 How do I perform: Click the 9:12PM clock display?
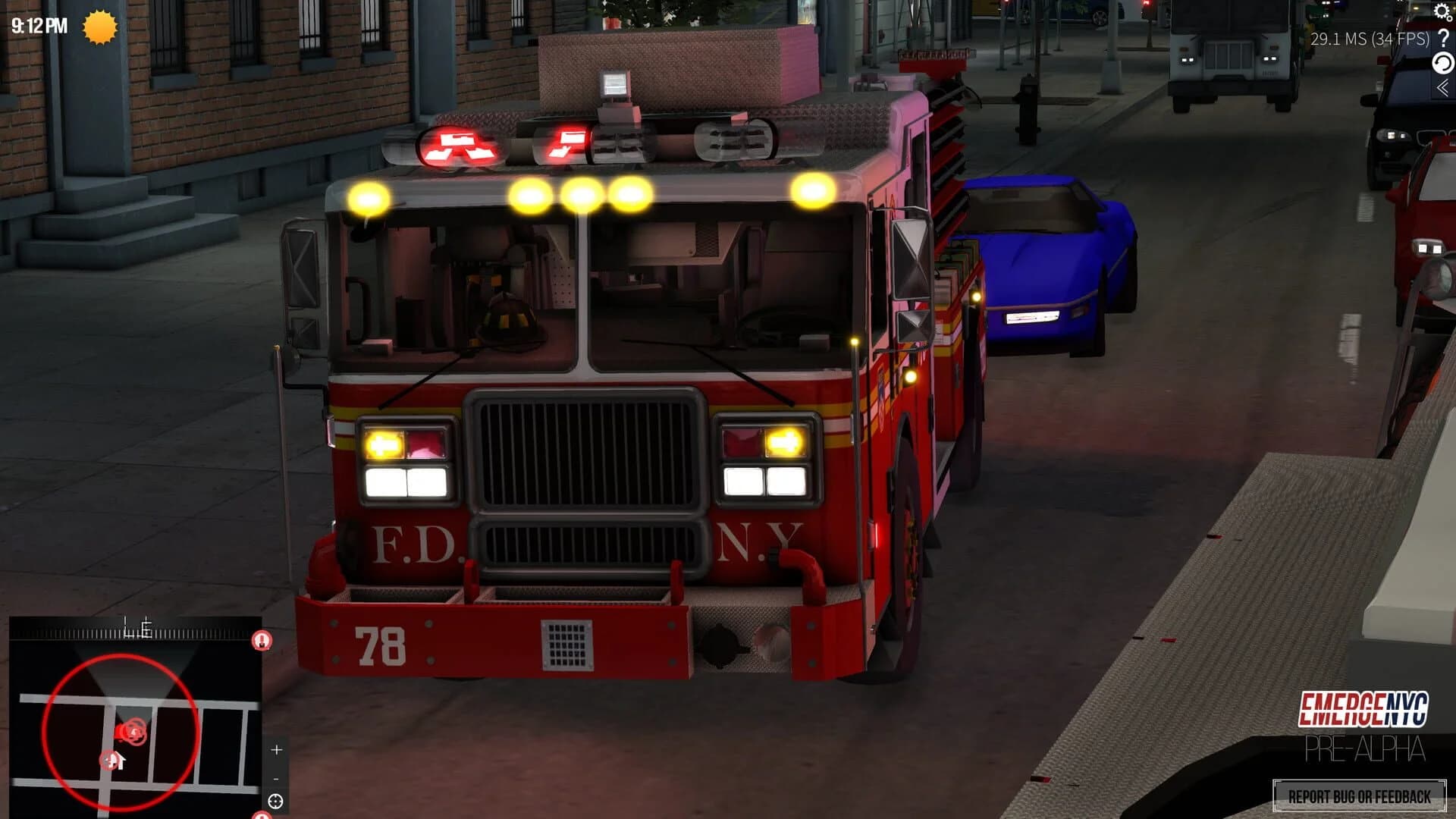tap(38, 24)
